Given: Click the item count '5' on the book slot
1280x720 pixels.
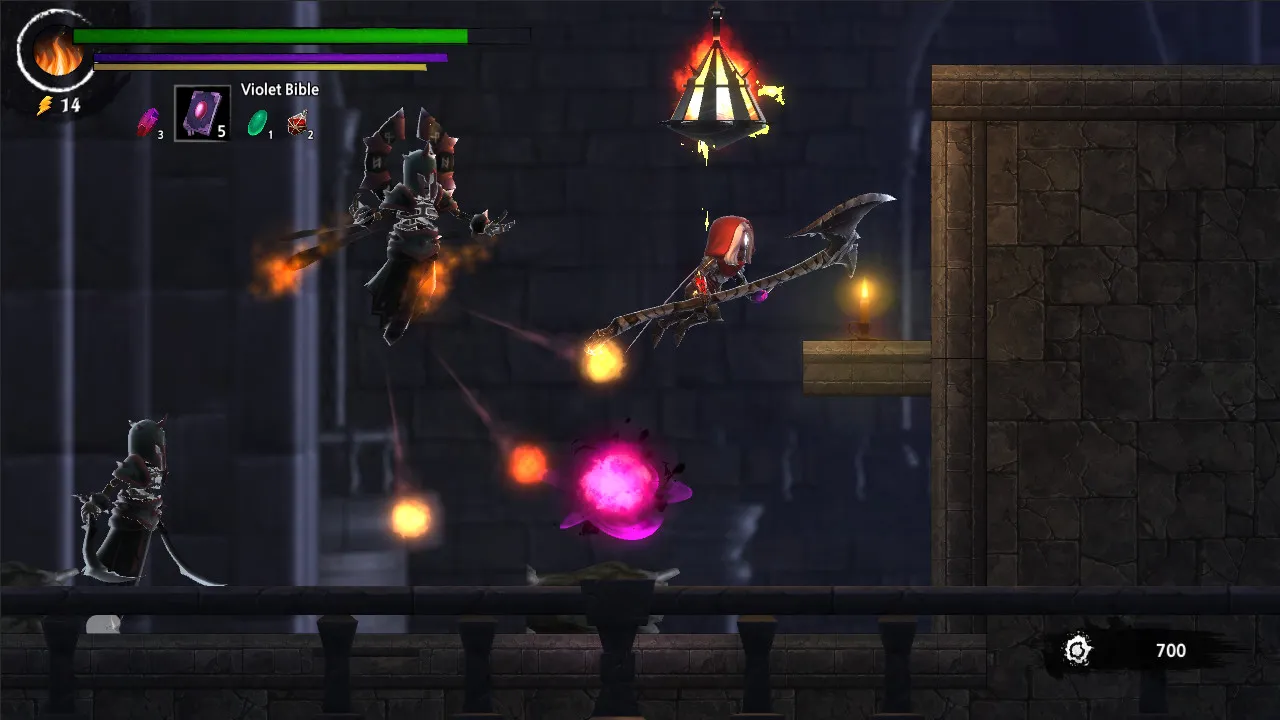Looking at the screenshot, I should pyautogui.click(x=222, y=130).
